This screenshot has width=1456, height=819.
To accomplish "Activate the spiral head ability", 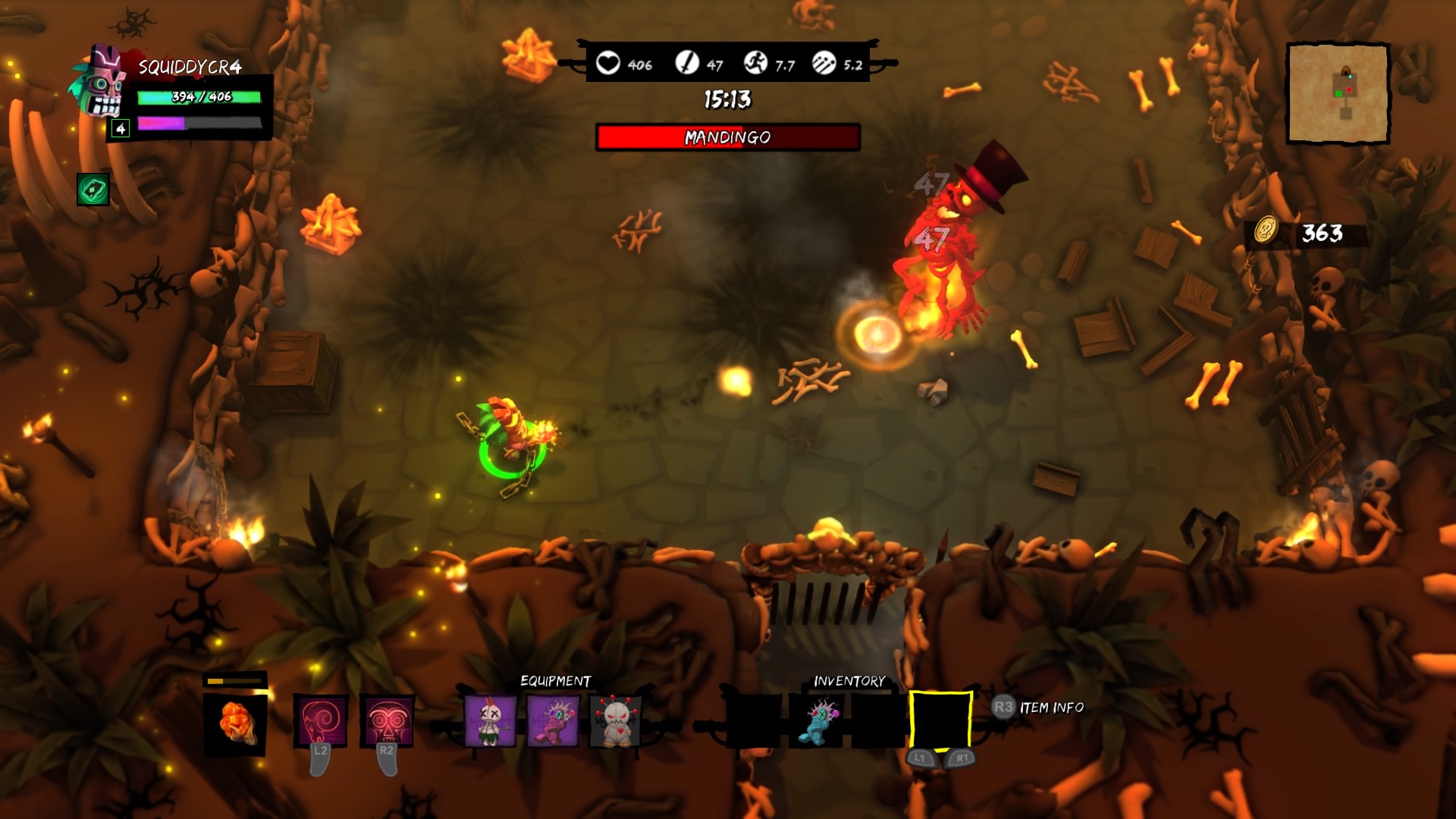I will pos(321,720).
